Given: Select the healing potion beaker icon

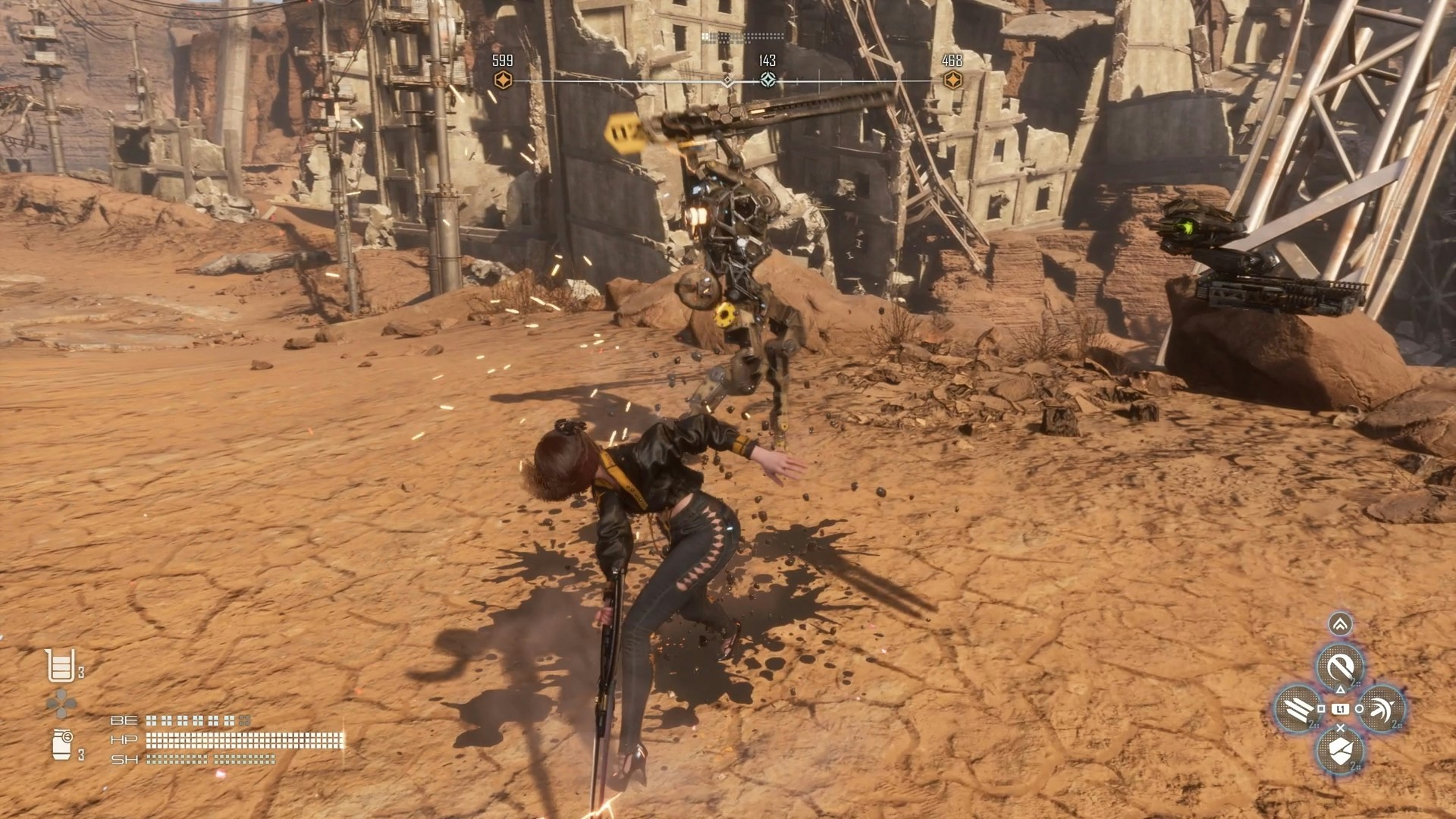Looking at the screenshot, I should pos(61,666).
